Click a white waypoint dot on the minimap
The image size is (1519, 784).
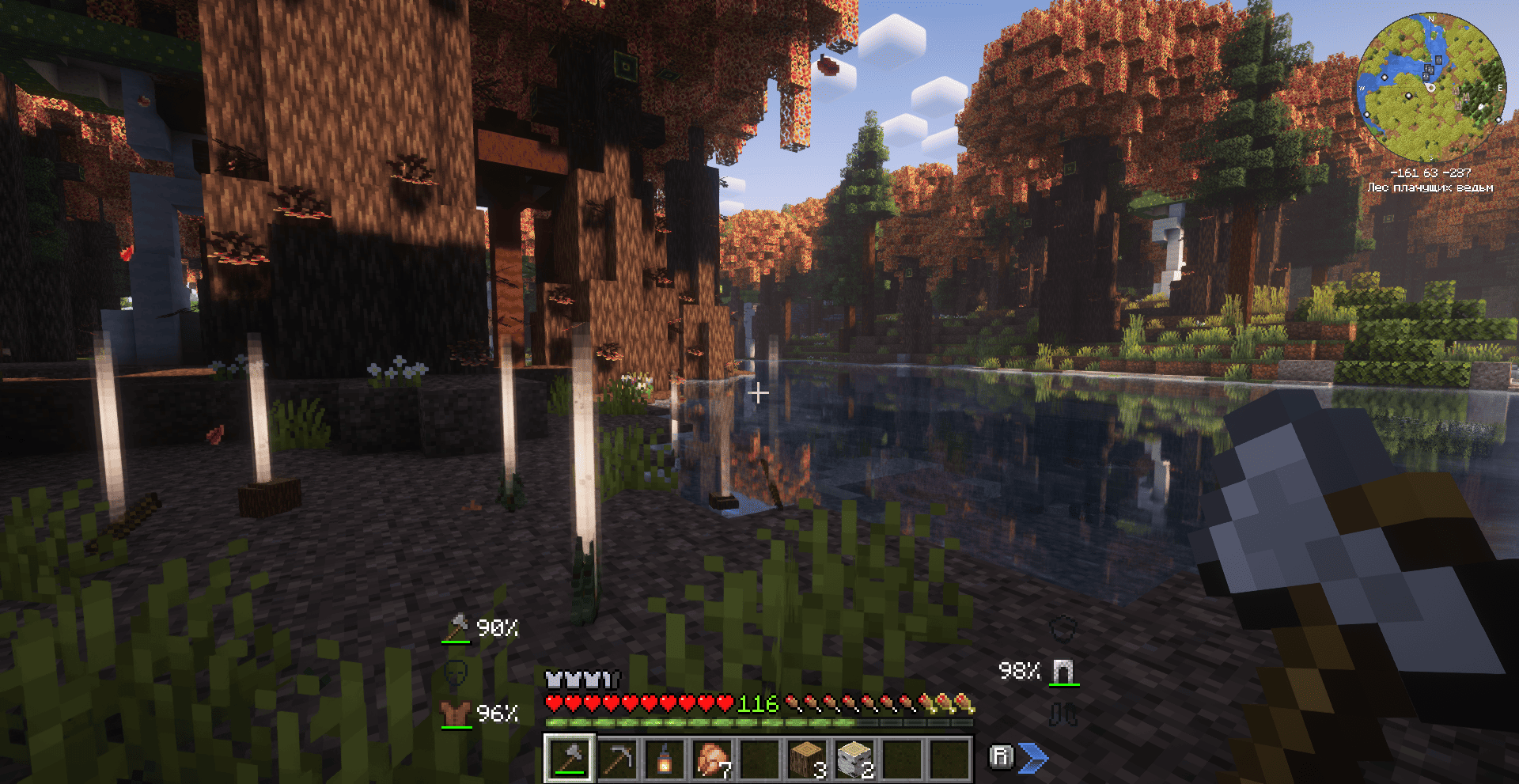click(x=1409, y=97)
